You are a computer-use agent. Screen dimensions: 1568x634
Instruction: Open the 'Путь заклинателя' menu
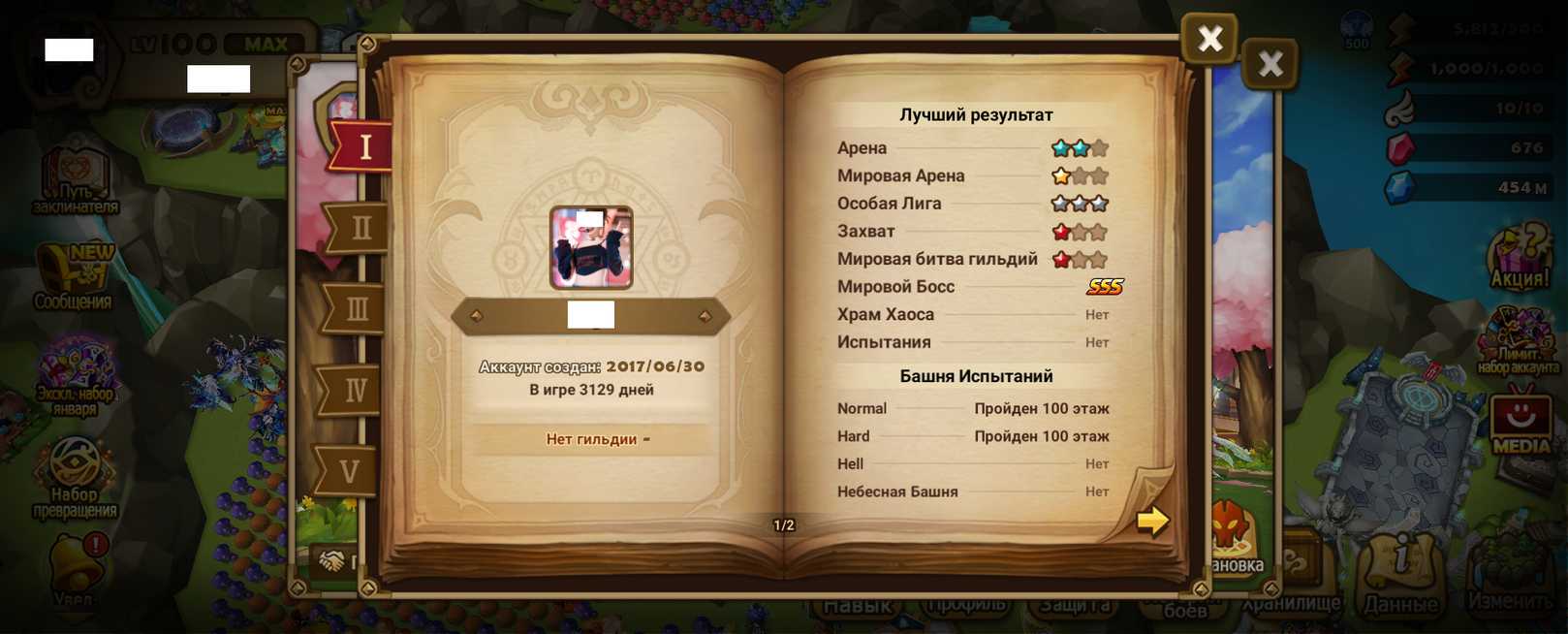point(76,179)
